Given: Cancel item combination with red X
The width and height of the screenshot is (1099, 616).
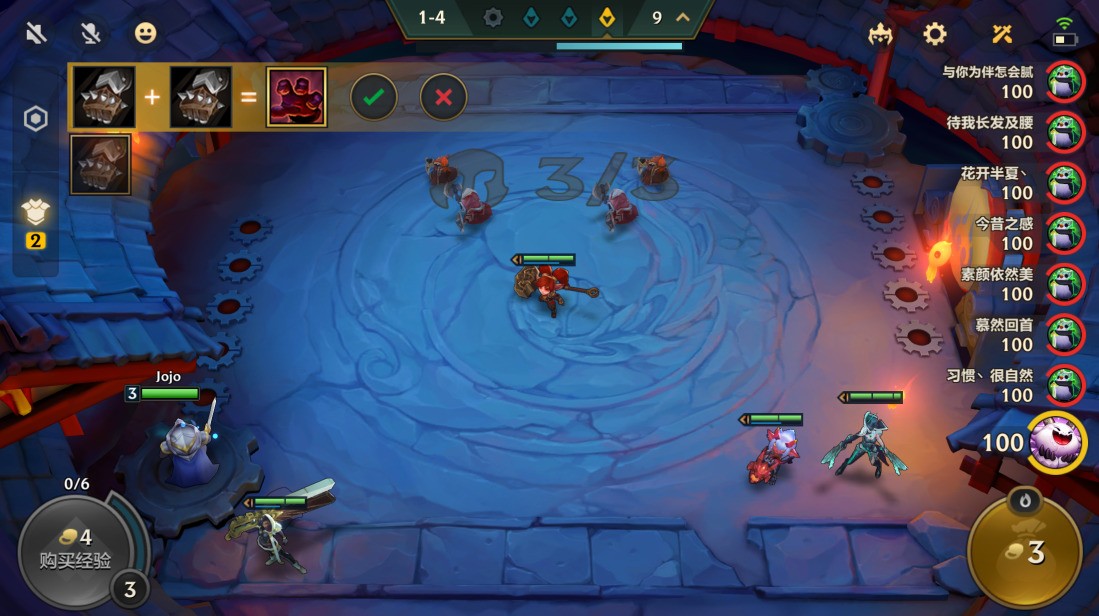Looking at the screenshot, I should click(x=443, y=97).
